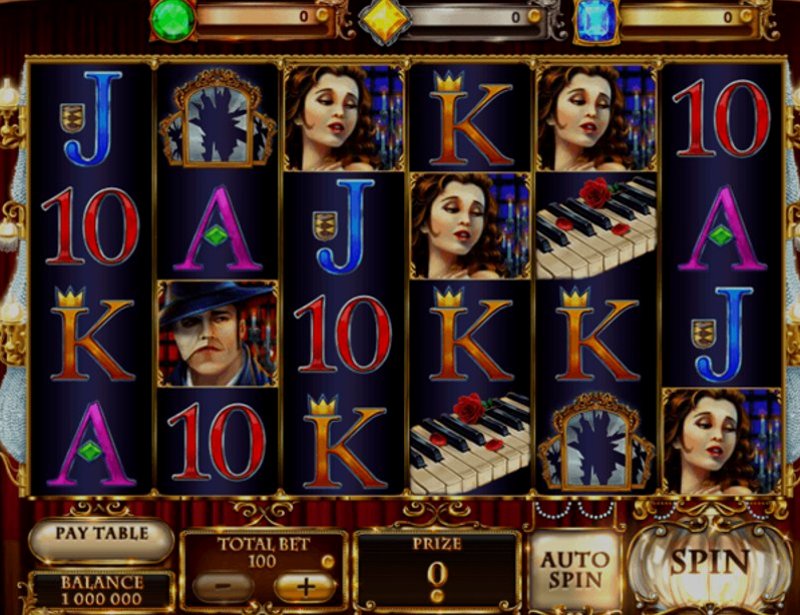The height and width of the screenshot is (615, 800).
Task: Activate Auto Spin
Action: 575,567
